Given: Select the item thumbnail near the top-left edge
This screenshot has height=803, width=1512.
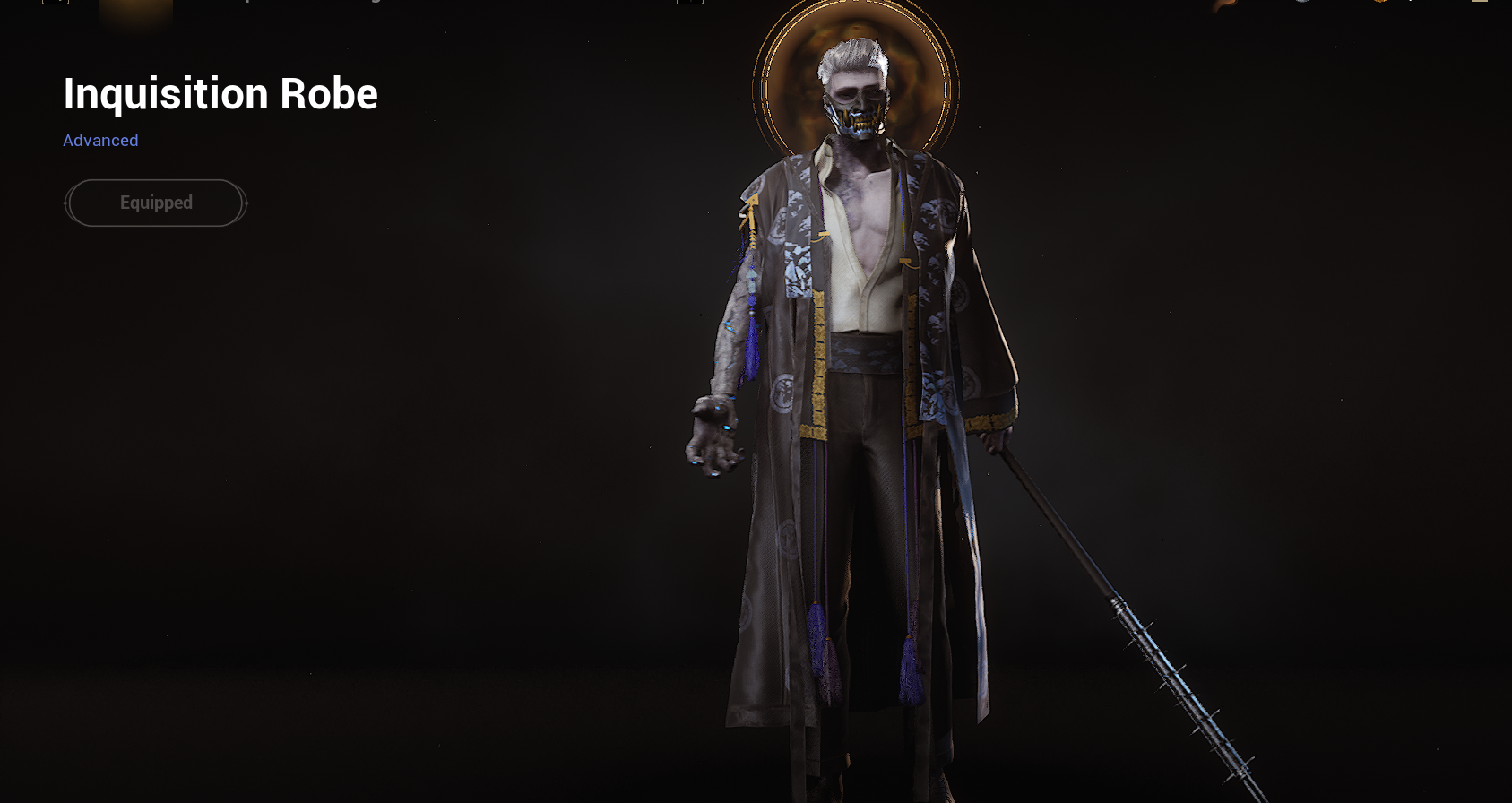Looking at the screenshot, I should [134, 11].
